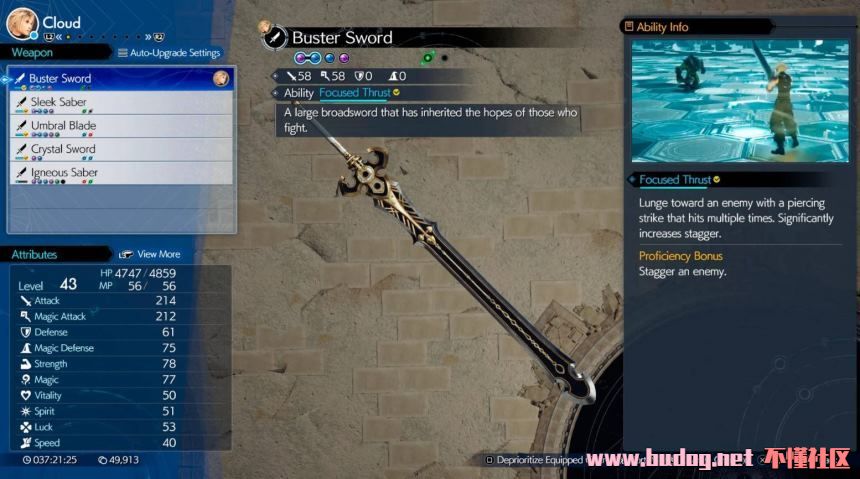This screenshot has width=860, height=479.
Task: Open Auto-Upgrade Settings
Action: [x=169, y=53]
